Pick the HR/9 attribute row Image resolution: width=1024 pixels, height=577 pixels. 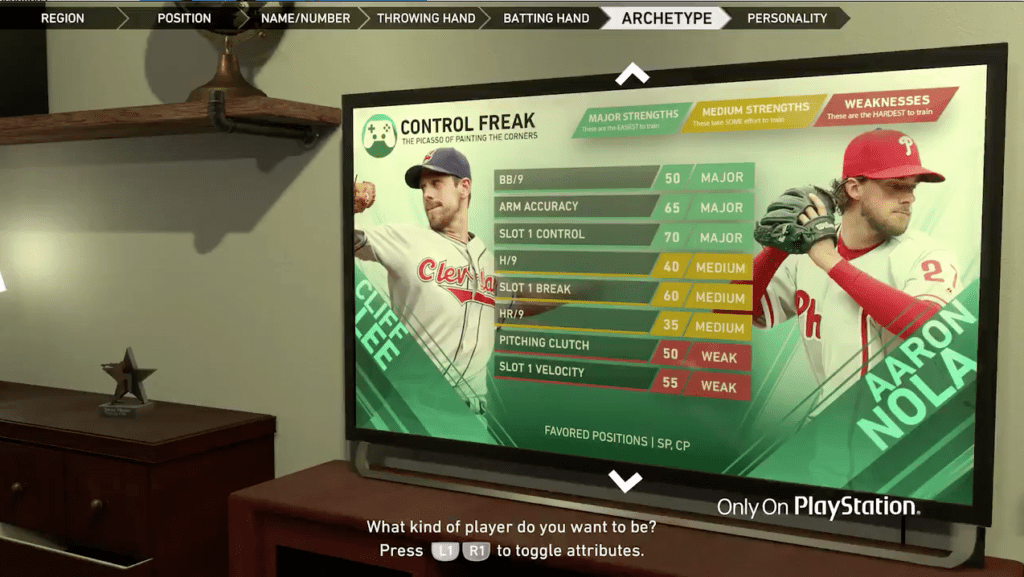click(622, 320)
